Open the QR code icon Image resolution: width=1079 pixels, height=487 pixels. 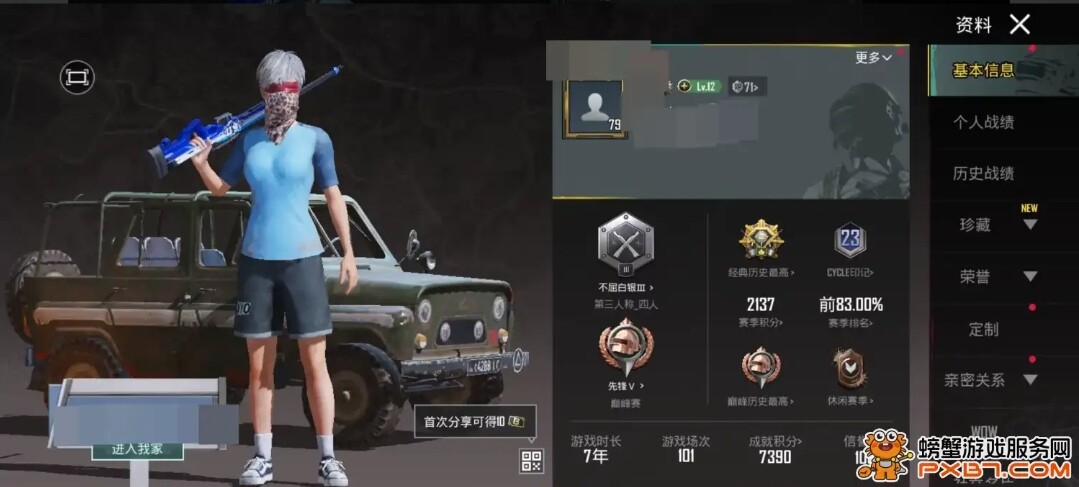[531, 461]
